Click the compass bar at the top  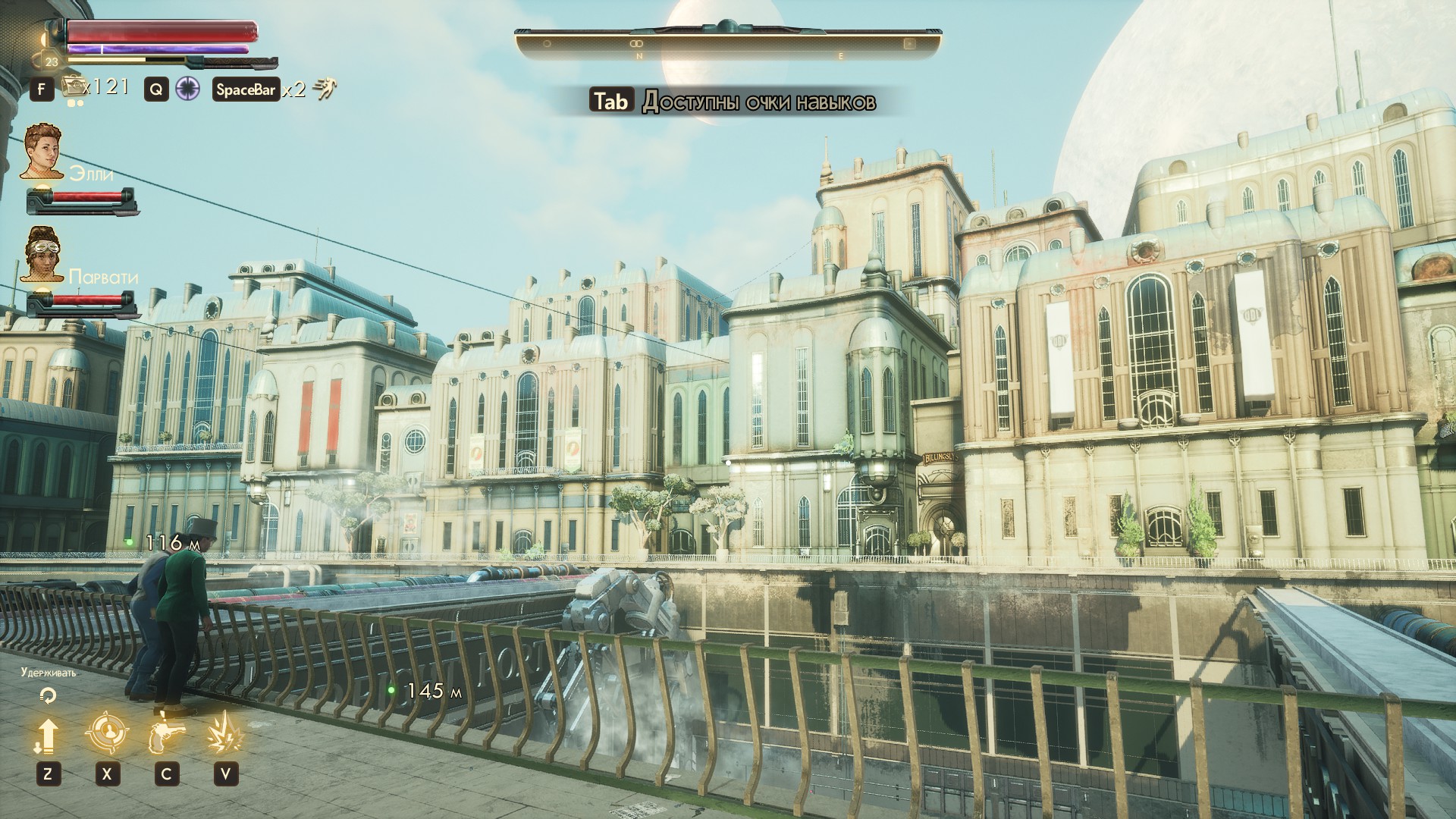point(728,44)
